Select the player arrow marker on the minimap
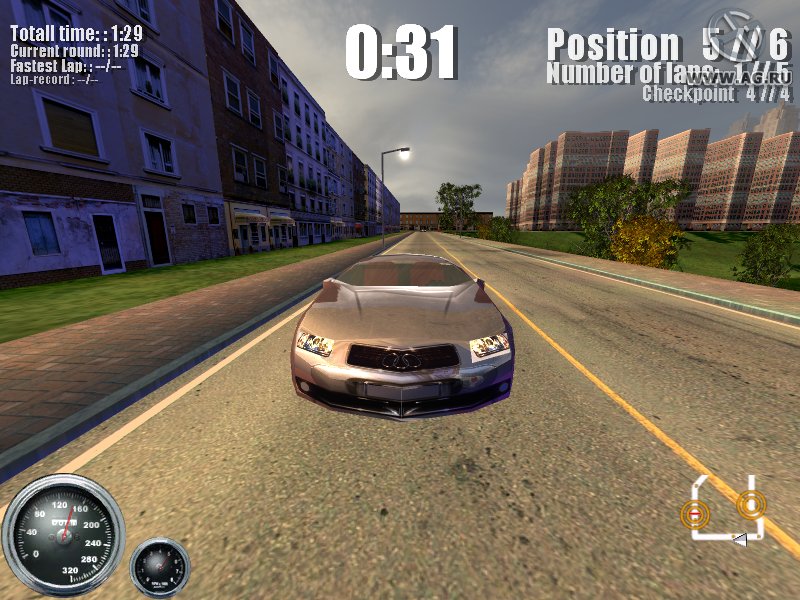Image resolution: width=800 pixels, height=600 pixels. [740, 540]
